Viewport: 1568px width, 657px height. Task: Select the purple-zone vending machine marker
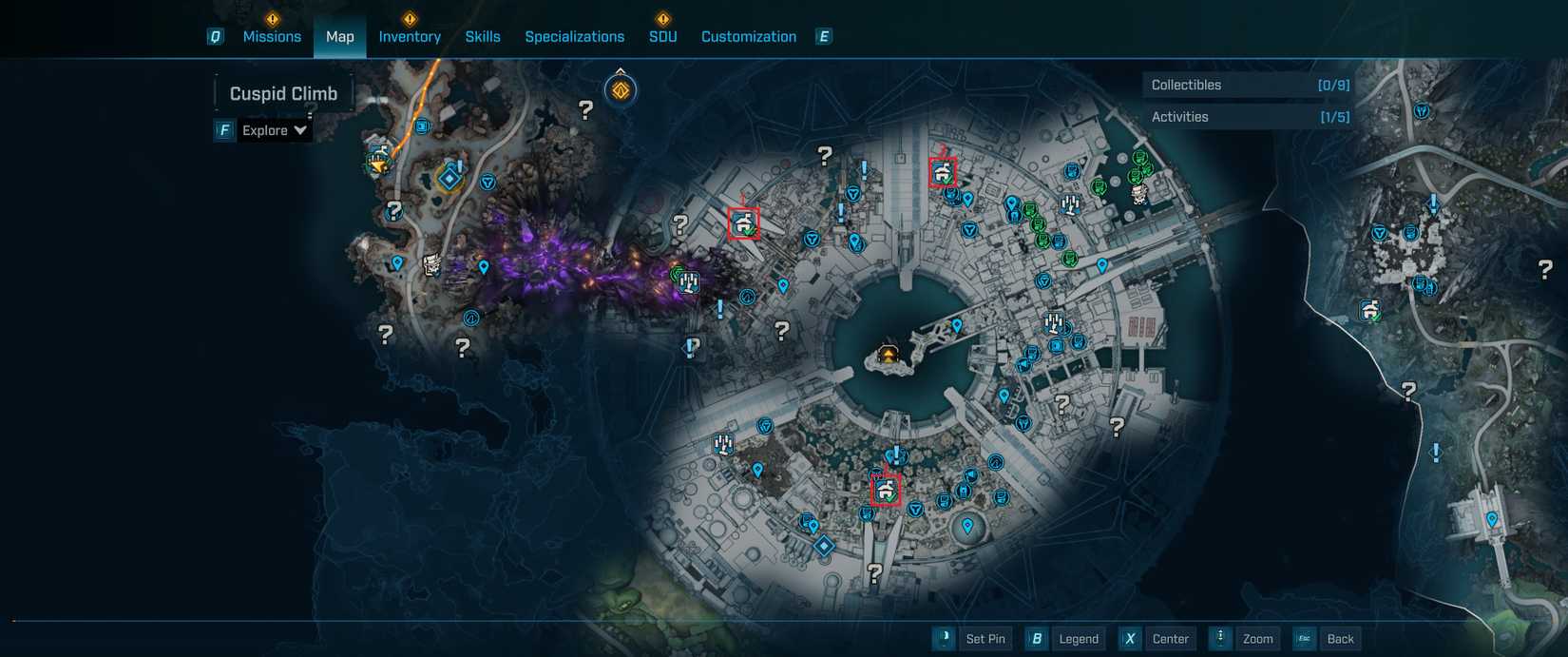pos(690,282)
